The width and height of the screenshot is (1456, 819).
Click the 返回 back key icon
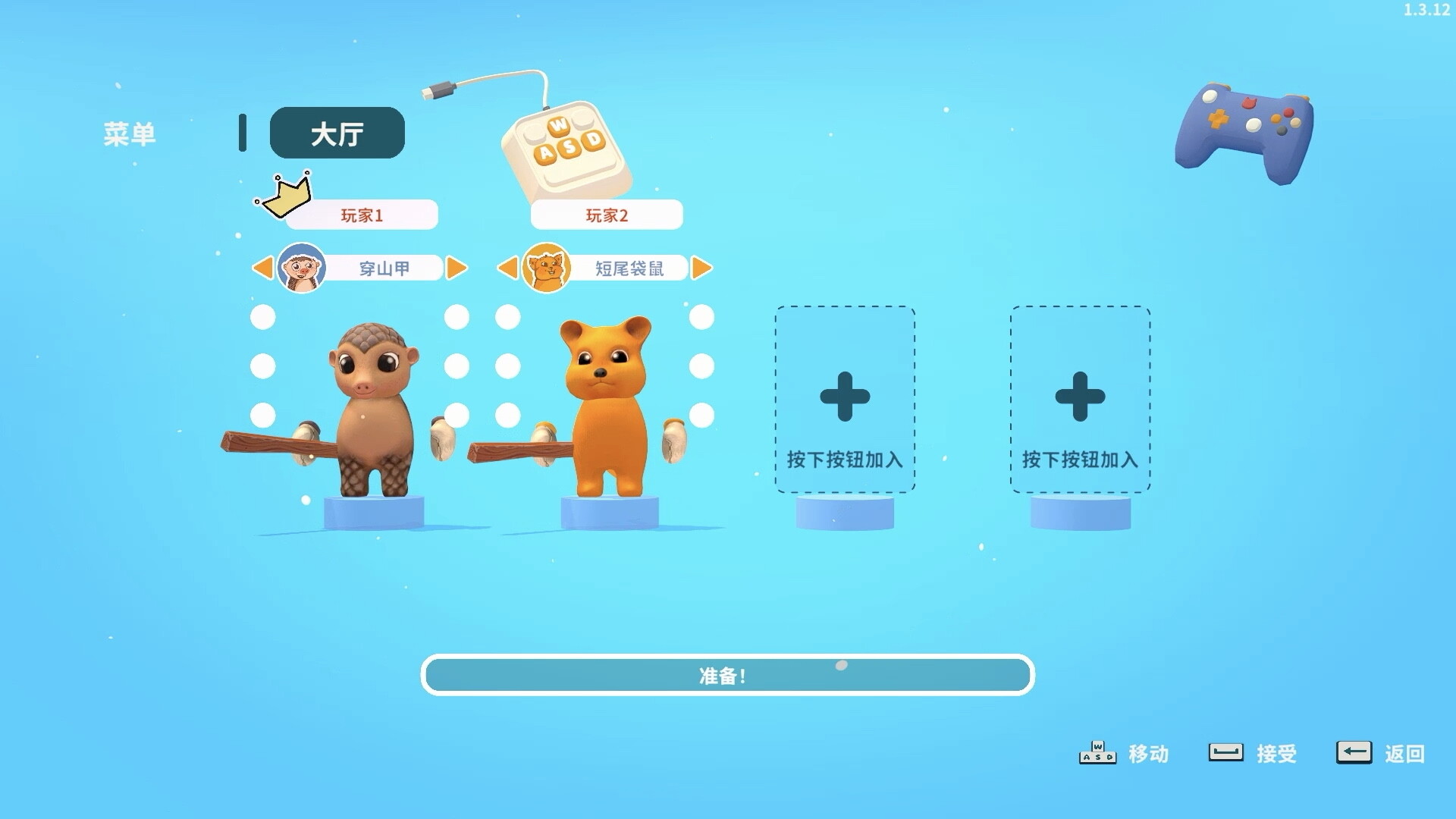click(1354, 752)
